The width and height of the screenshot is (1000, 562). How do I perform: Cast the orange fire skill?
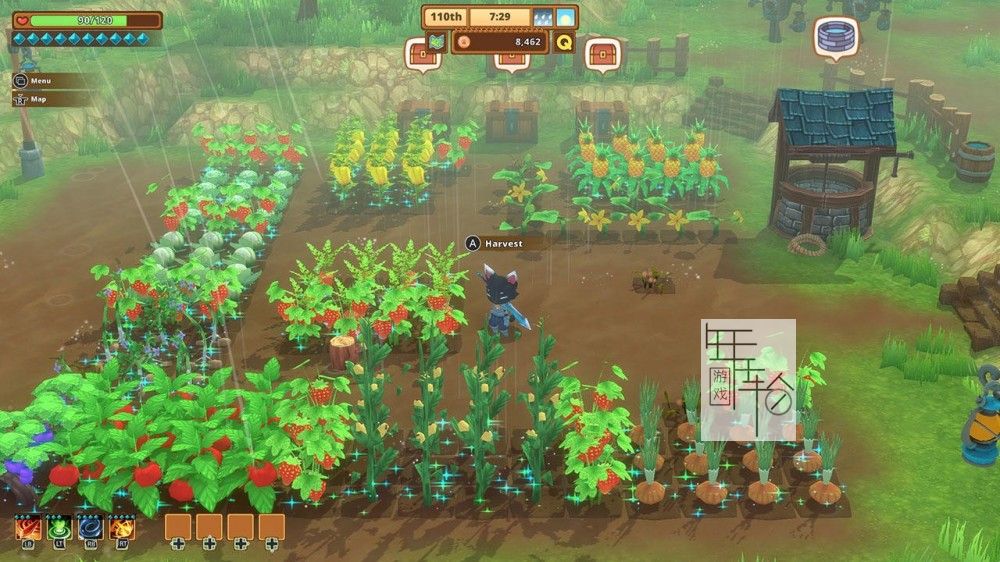pos(122,527)
